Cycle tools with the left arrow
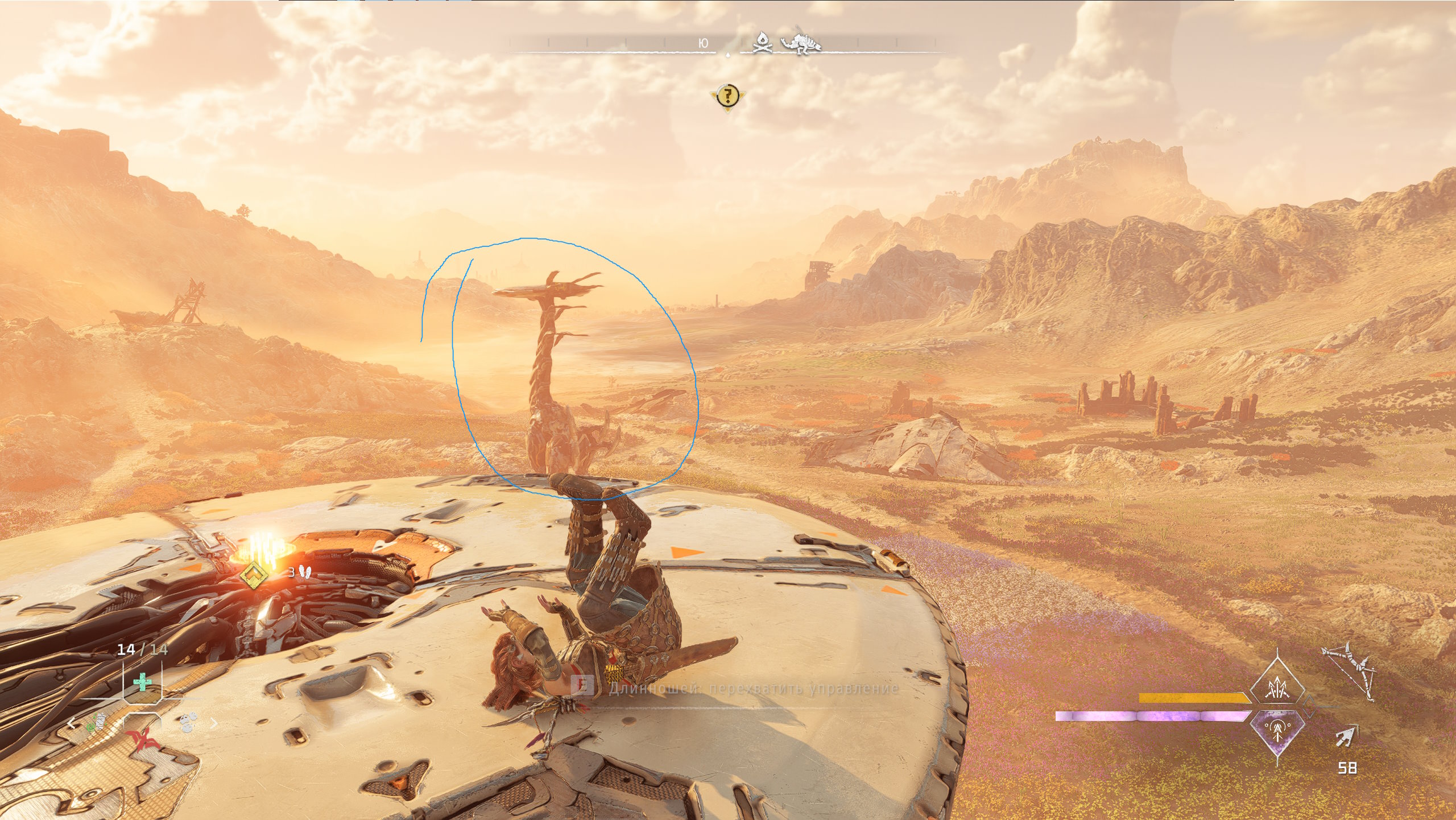The image size is (1456, 820). click(71, 724)
